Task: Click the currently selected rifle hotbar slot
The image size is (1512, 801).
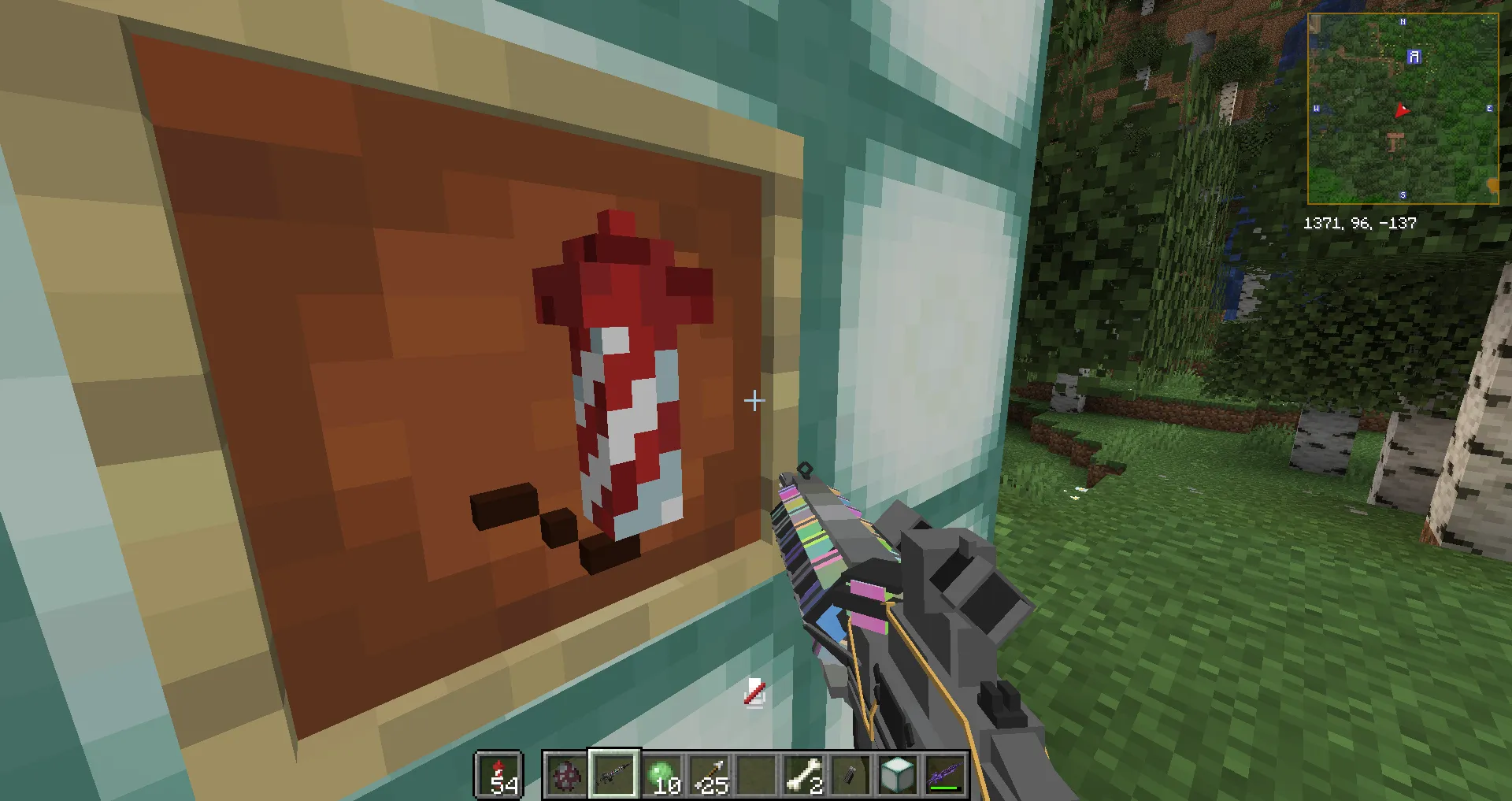Action: (x=613, y=774)
